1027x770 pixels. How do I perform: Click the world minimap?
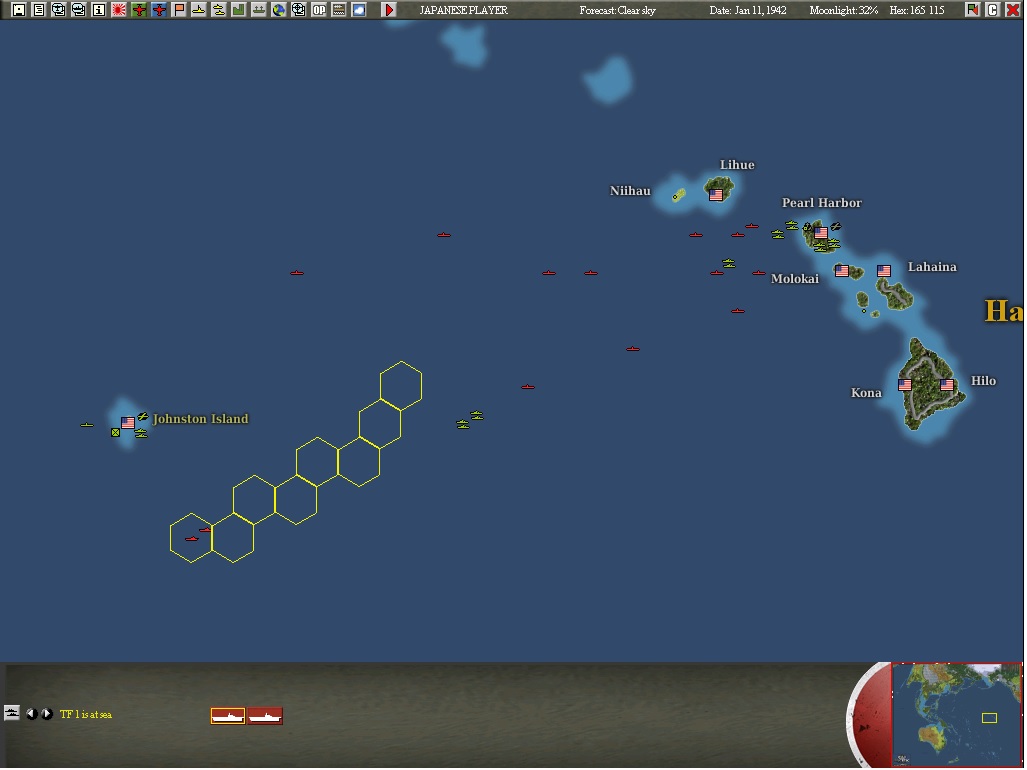click(957, 714)
